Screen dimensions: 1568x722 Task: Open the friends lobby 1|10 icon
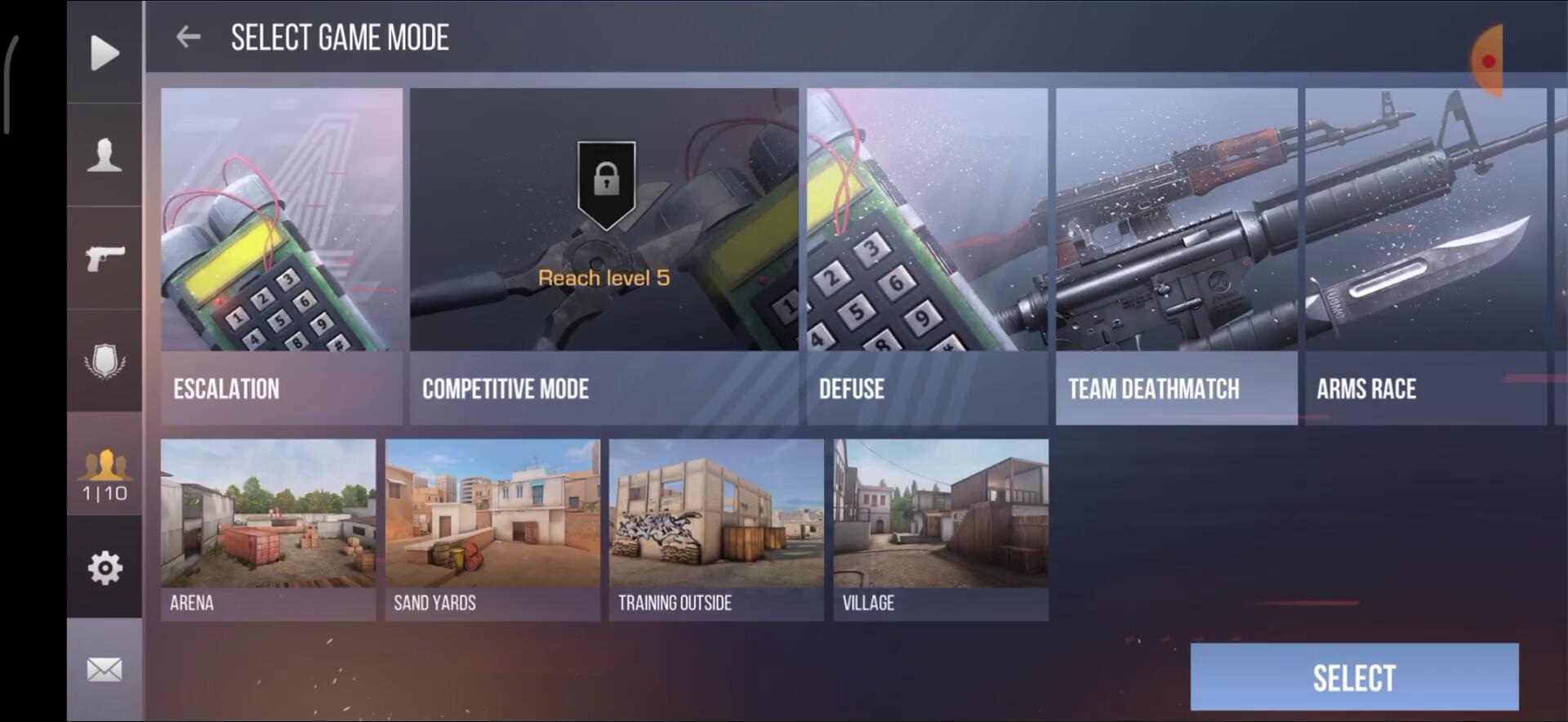tap(105, 475)
